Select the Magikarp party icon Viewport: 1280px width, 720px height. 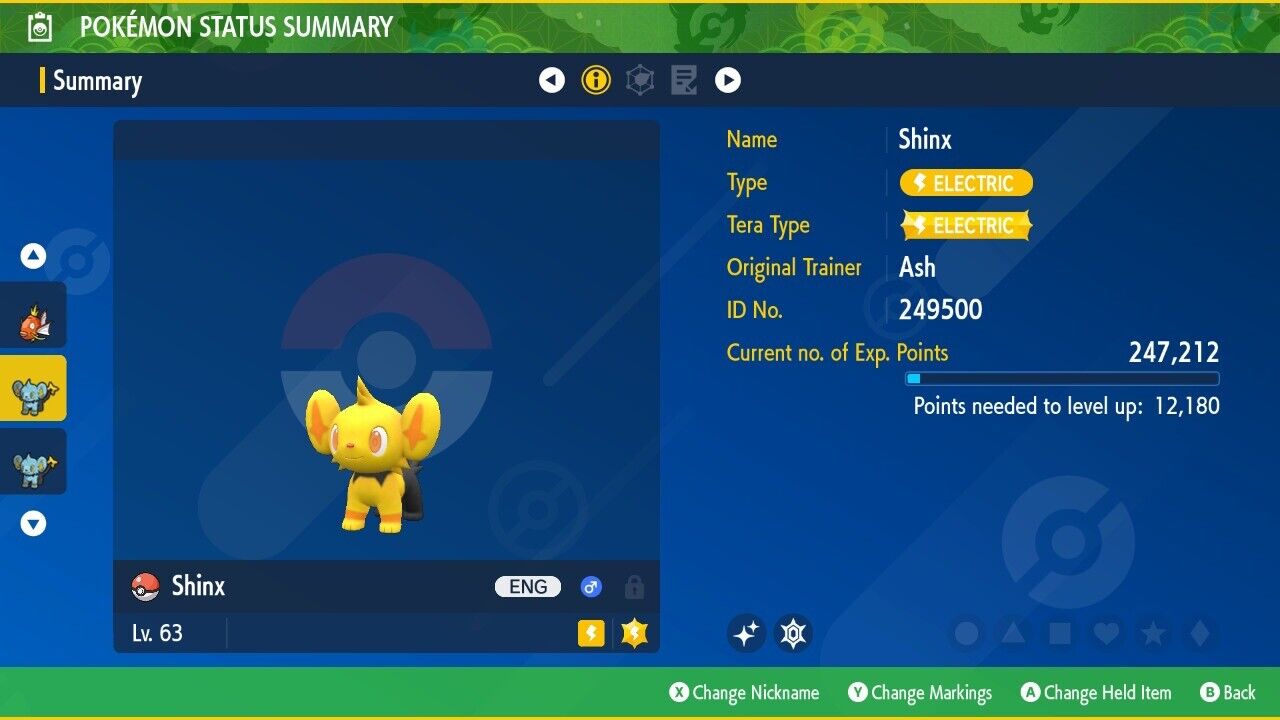point(33,315)
